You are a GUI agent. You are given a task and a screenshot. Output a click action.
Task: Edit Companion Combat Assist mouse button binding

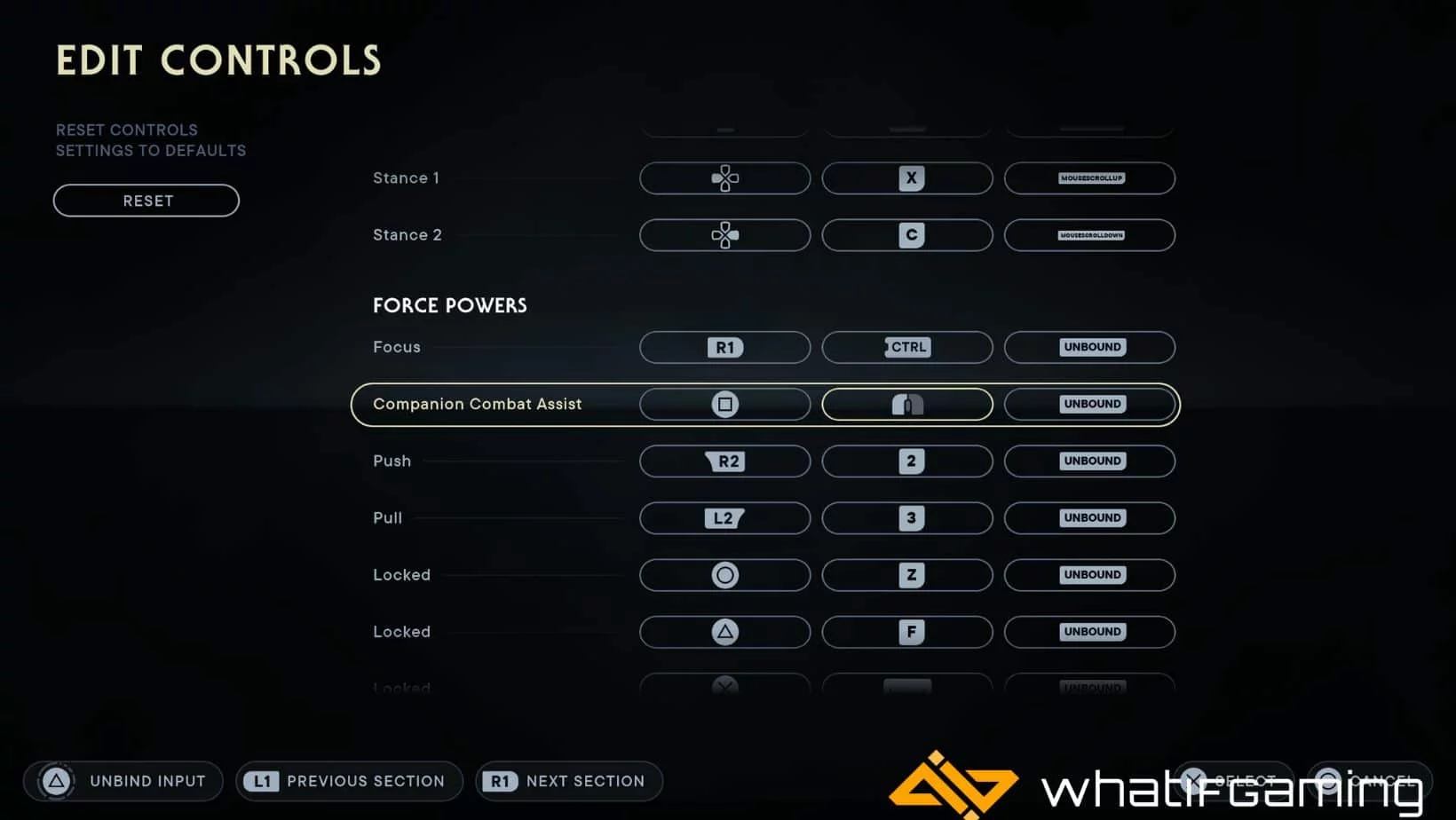[906, 405]
